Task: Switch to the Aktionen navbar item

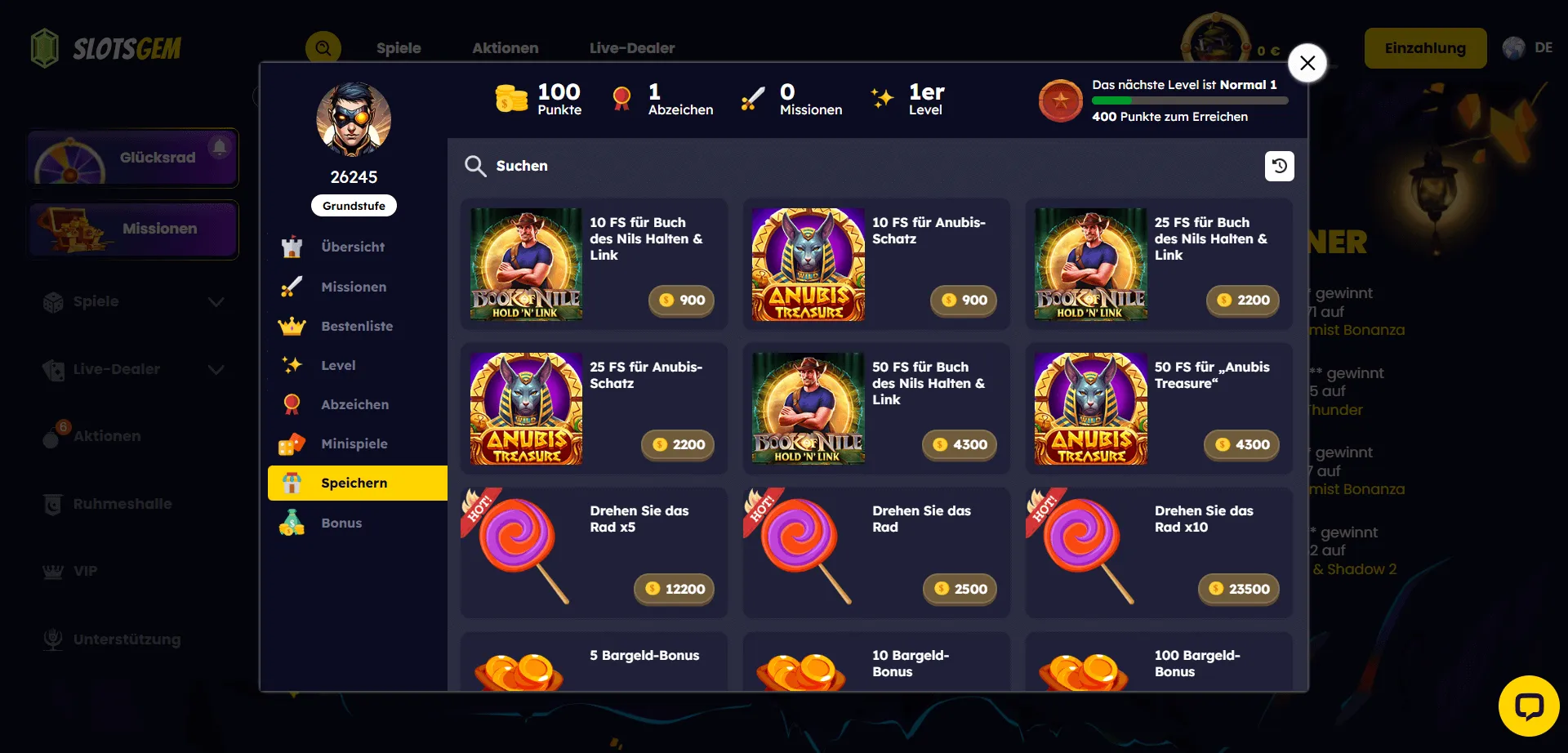Action: point(505,48)
